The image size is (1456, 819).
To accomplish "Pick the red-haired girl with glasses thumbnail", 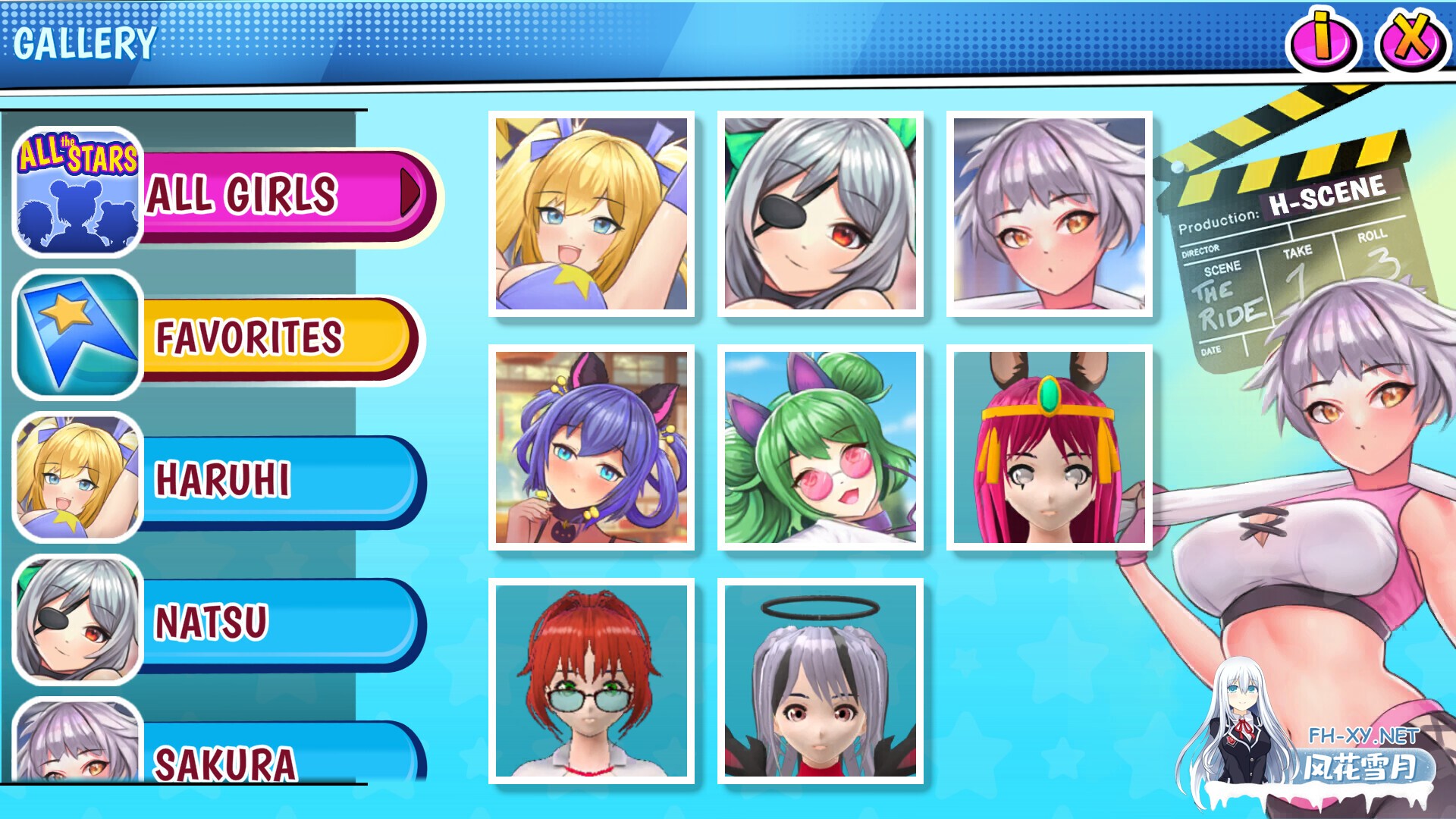I will [x=591, y=681].
